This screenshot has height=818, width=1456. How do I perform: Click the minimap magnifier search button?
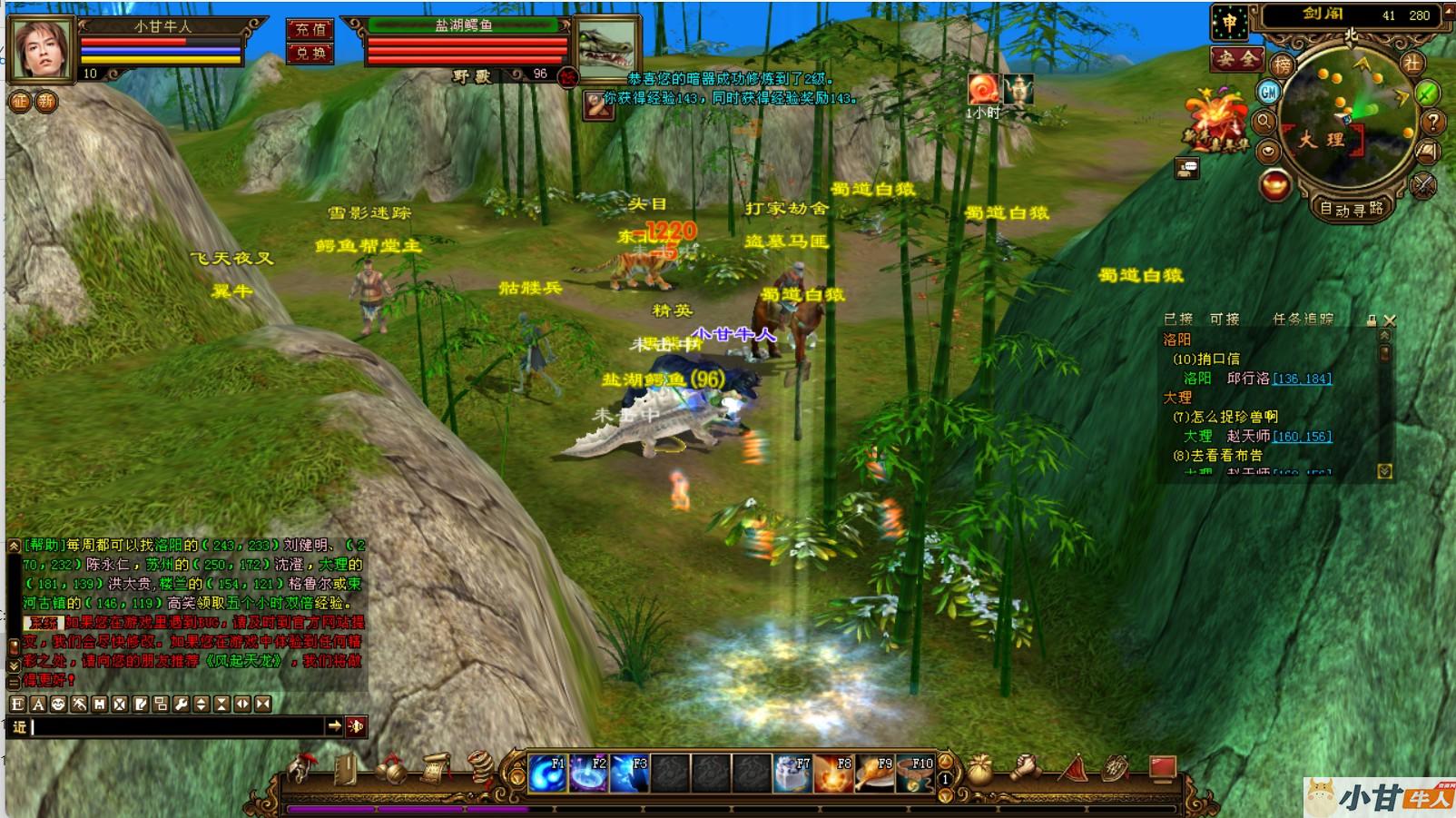coord(1264,121)
